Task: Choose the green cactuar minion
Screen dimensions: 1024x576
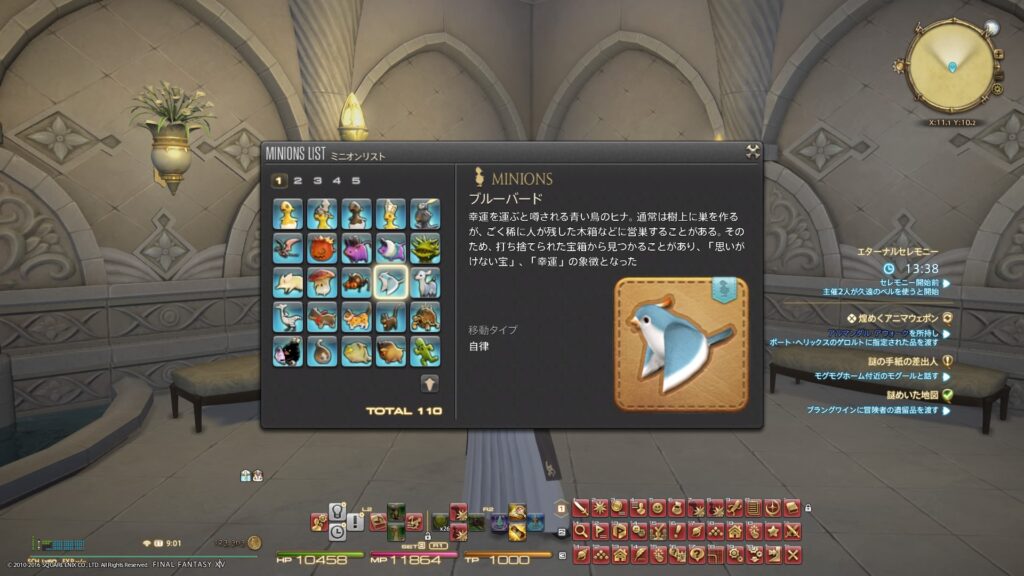Action: pyautogui.click(x=424, y=350)
